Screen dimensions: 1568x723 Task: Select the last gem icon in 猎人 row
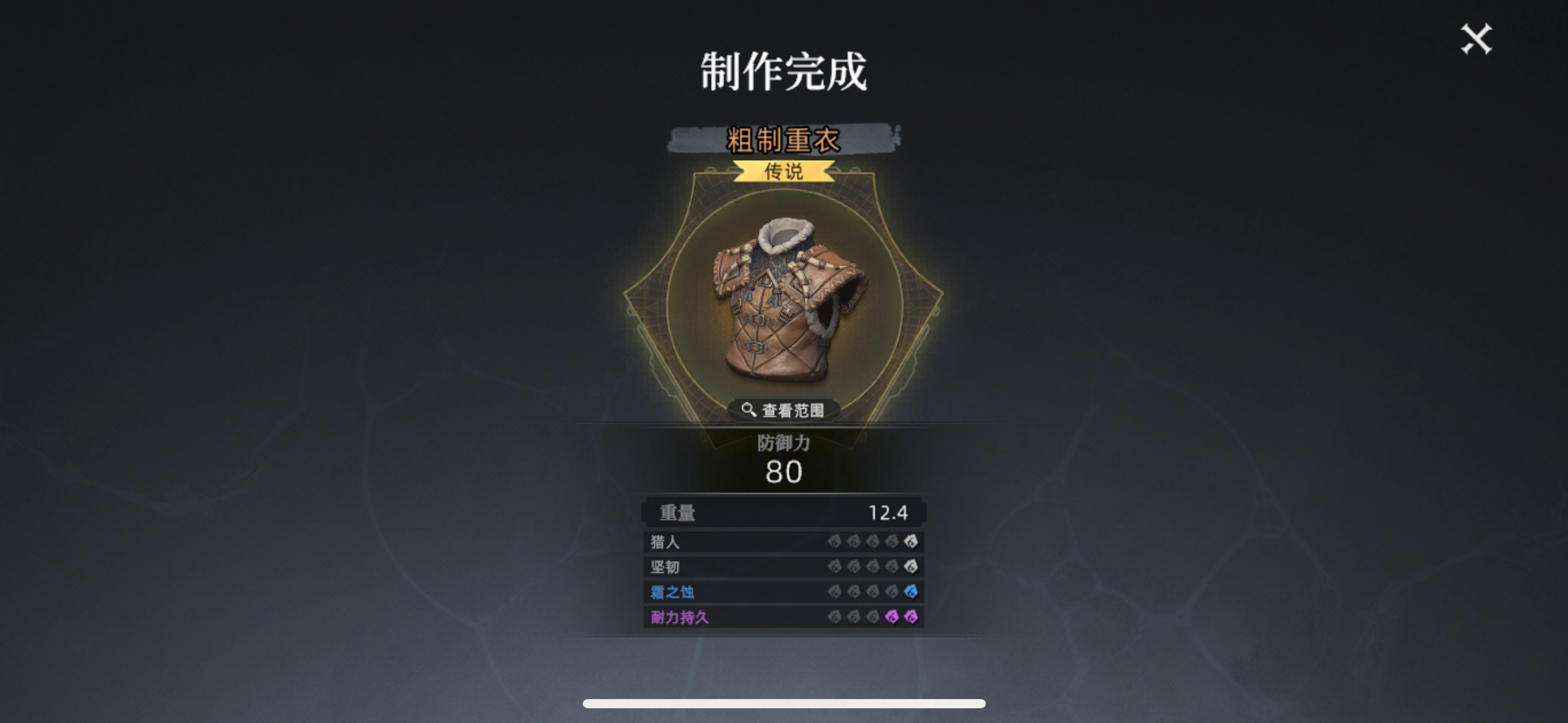912,542
